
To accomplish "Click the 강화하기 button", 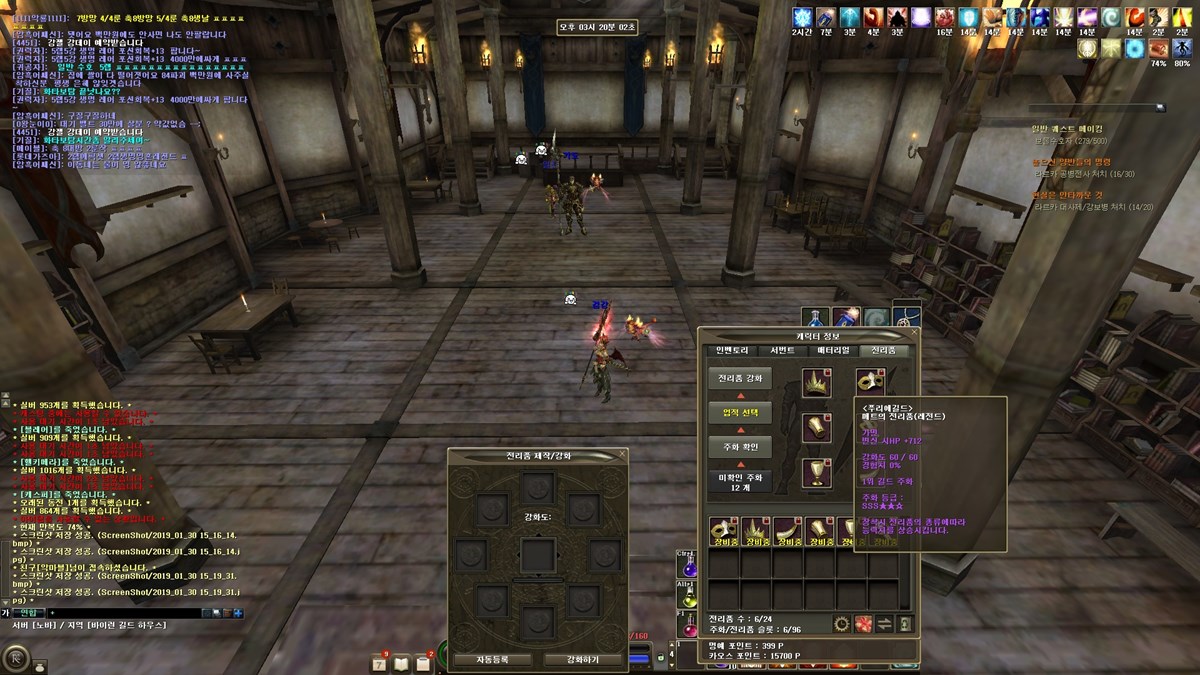I will 584,660.
